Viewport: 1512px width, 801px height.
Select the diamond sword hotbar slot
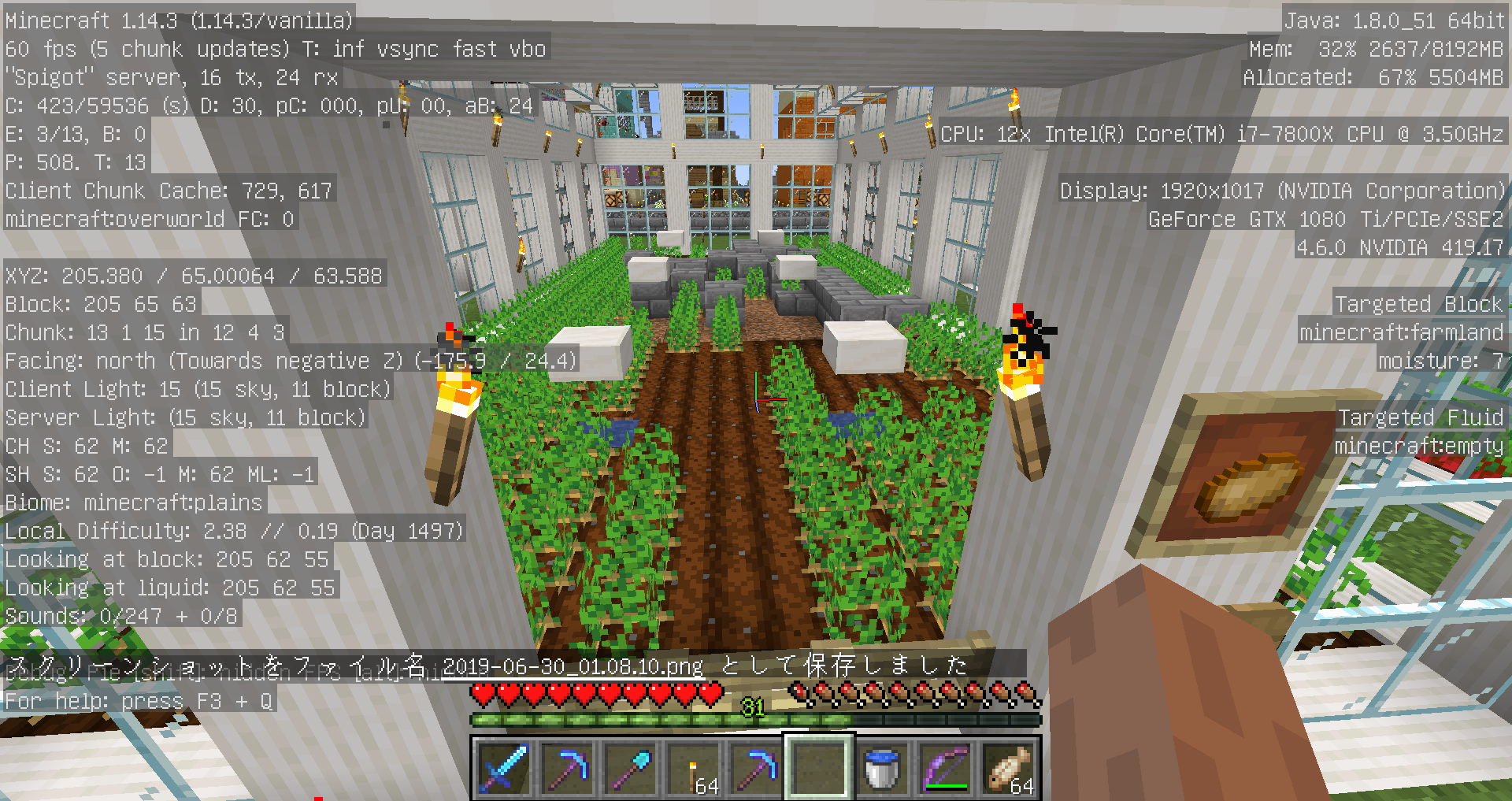tap(502, 768)
